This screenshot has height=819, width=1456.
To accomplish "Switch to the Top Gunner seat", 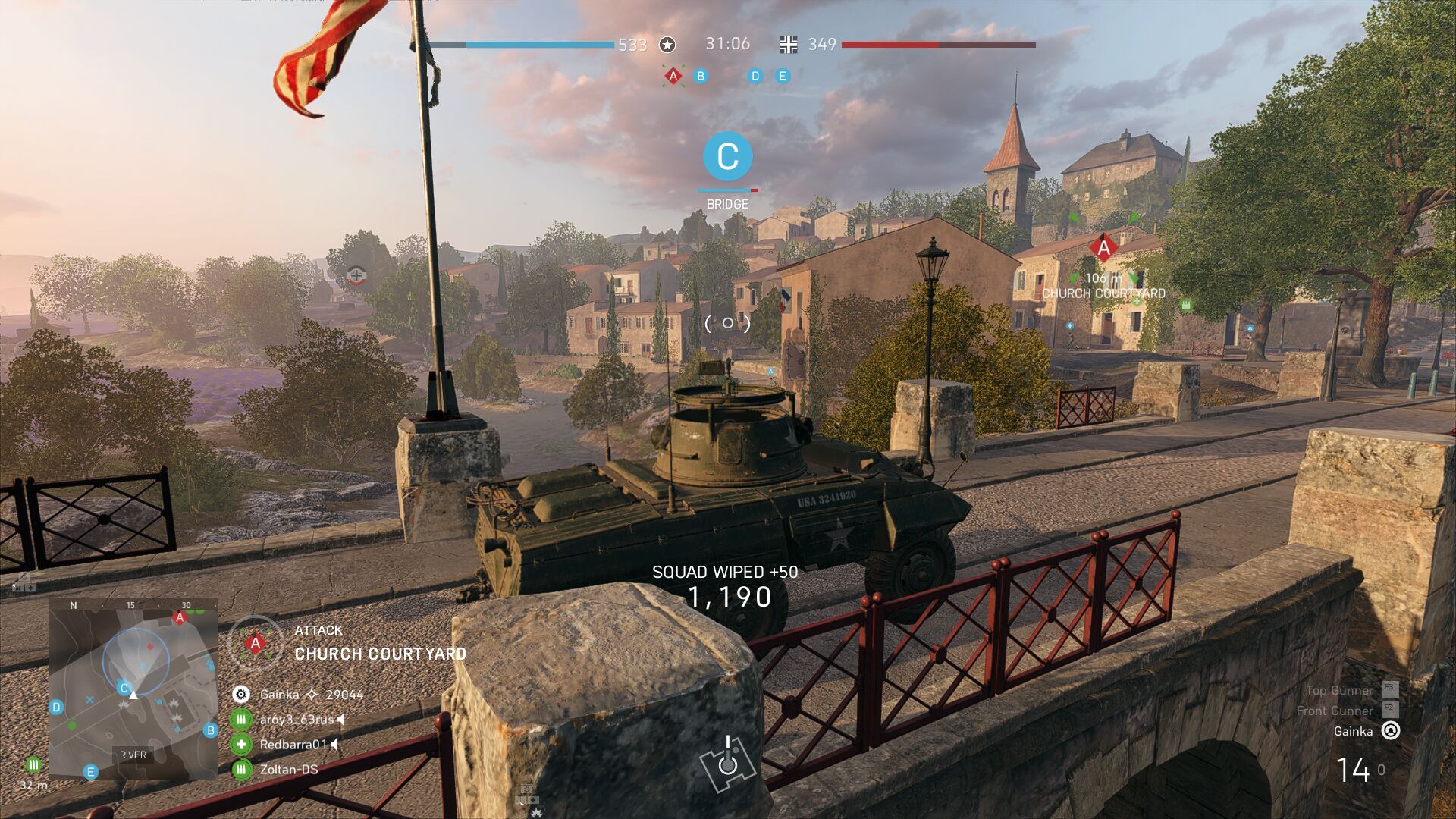I will [x=1339, y=690].
